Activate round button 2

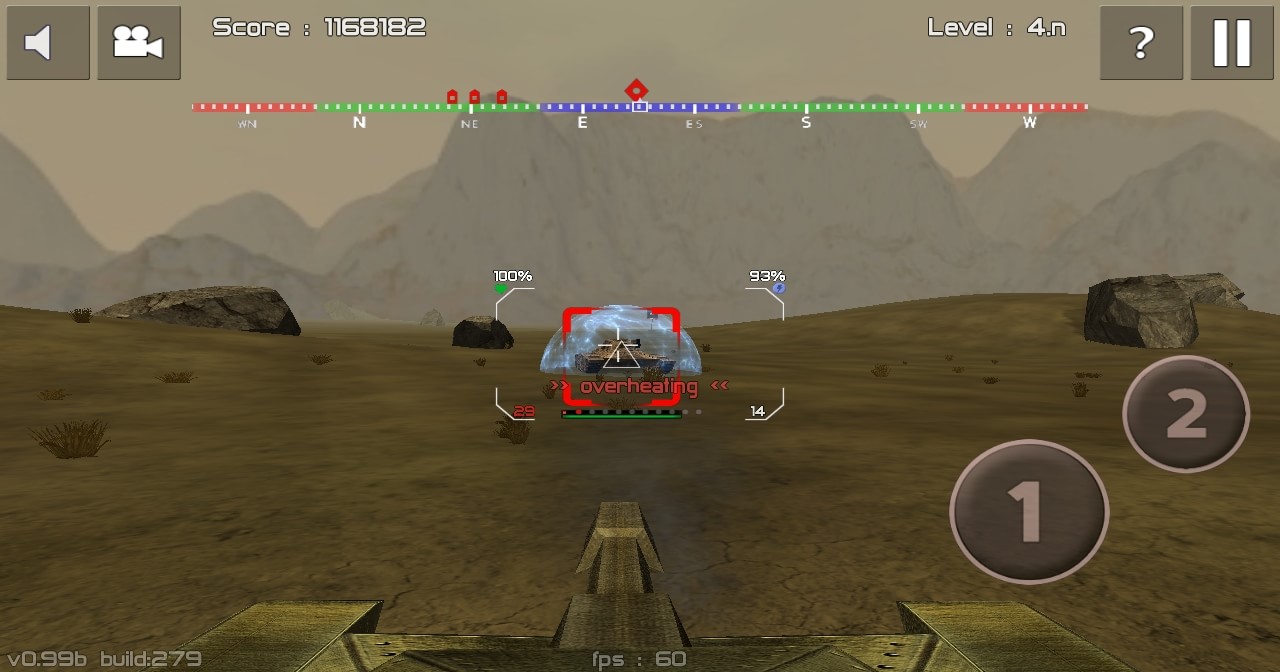click(1185, 414)
